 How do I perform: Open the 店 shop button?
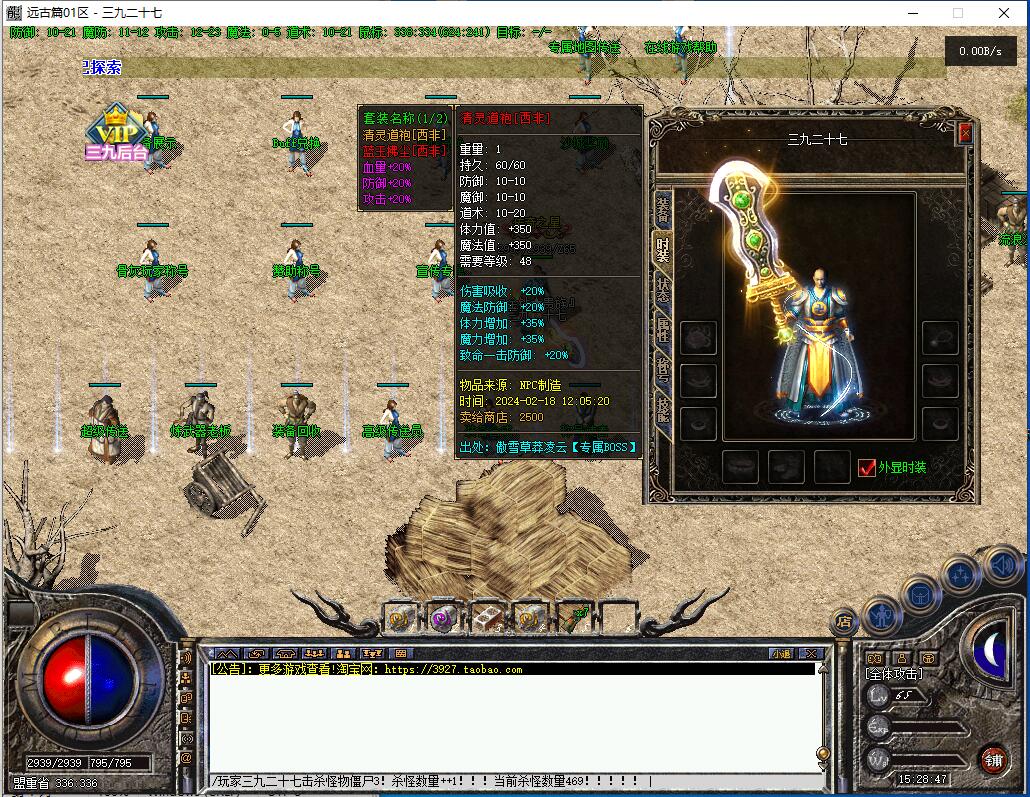pyautogui.click(x=843, y=622)
